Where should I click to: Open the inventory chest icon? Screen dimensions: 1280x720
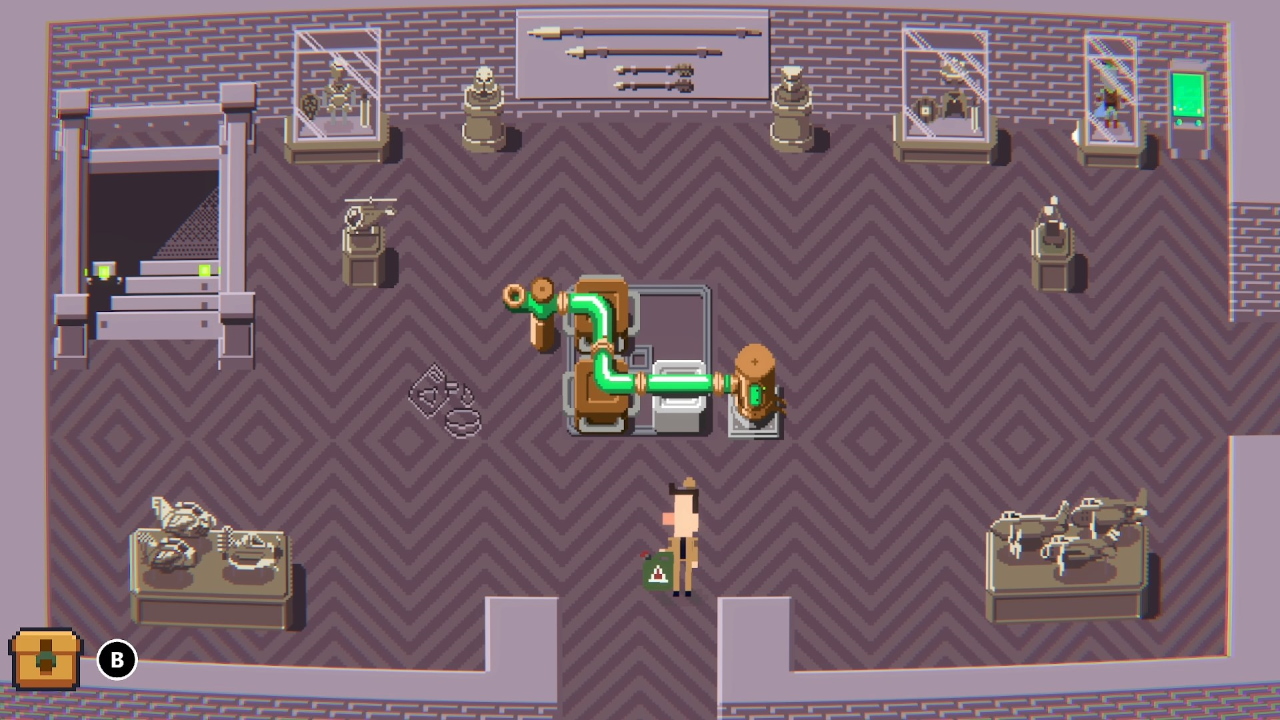tap(44, 659)
